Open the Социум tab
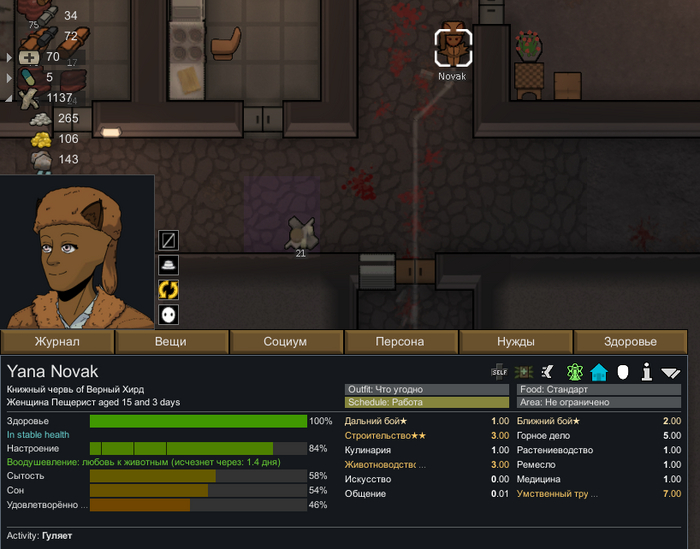 click(285, 341)
